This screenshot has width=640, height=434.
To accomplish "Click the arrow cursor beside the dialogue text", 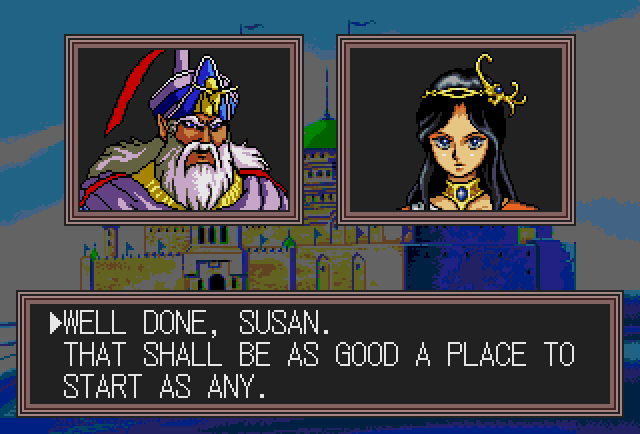I will coord(55,324).
